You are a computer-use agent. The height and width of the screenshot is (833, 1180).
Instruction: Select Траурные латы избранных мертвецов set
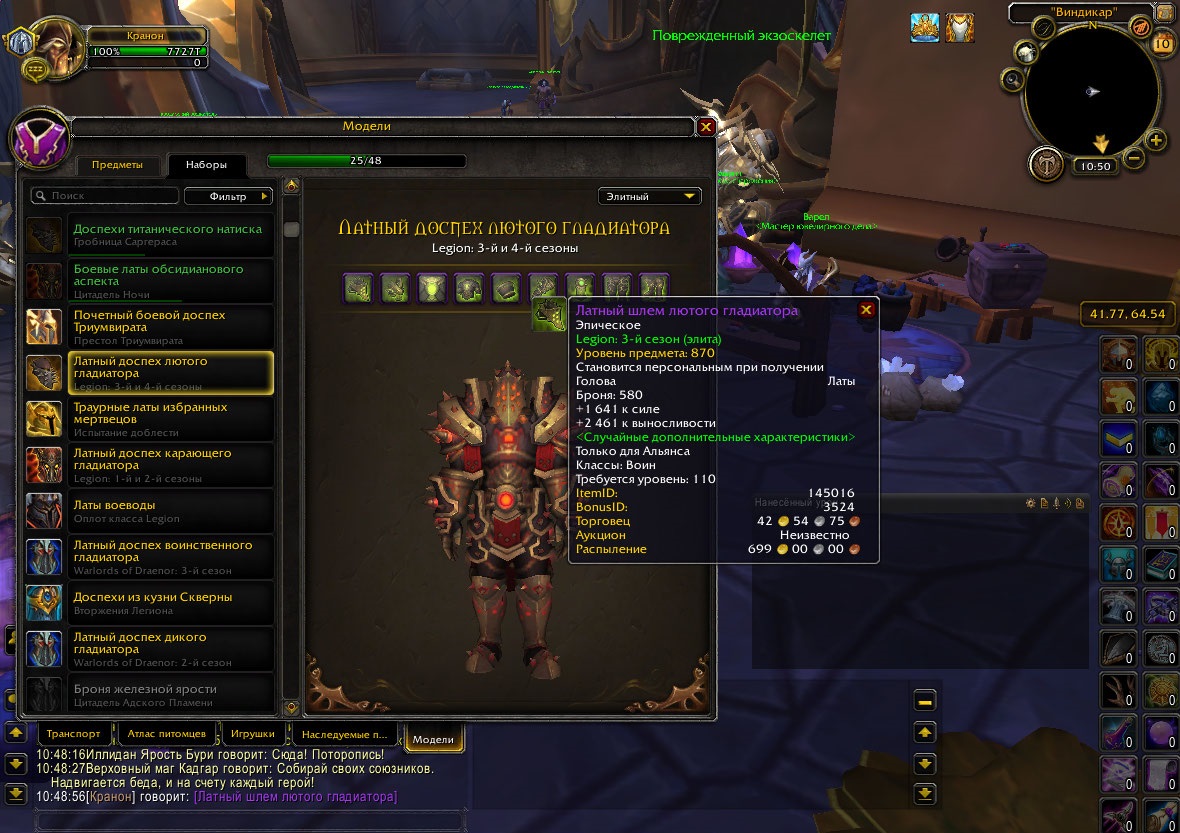pos(150,419)
